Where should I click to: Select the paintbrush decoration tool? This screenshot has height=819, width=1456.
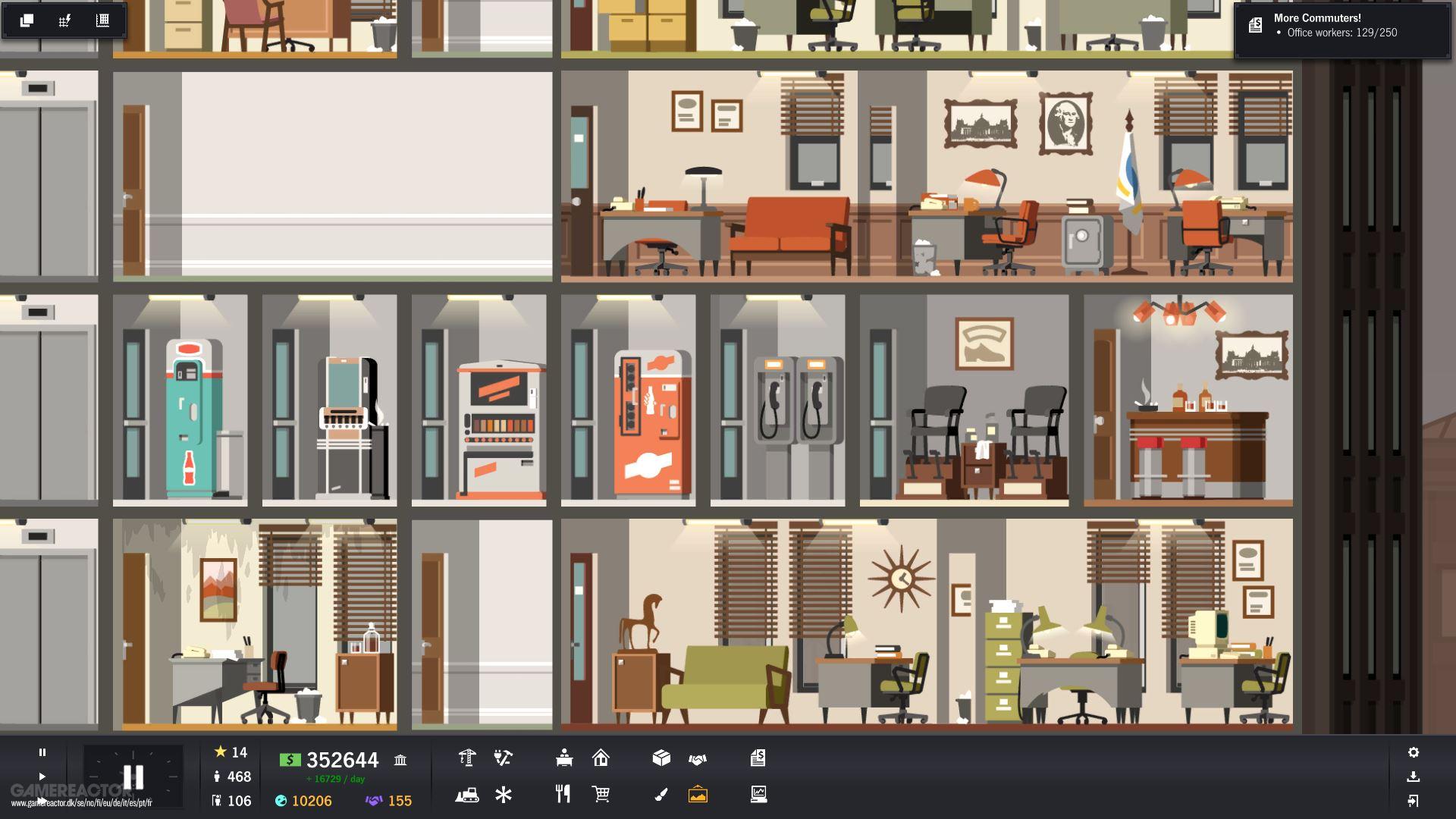point(661,795)
